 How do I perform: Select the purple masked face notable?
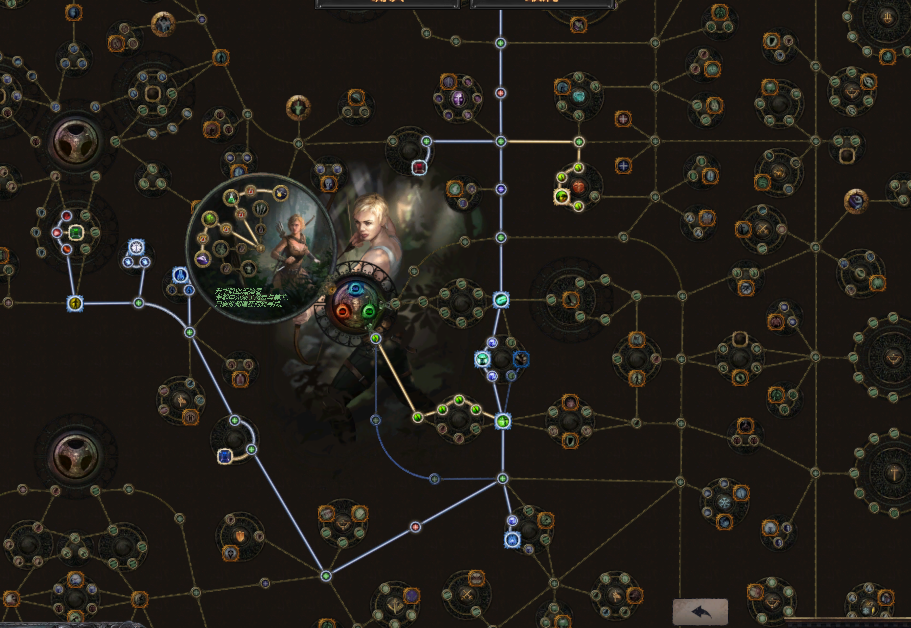tap(458, 98)
